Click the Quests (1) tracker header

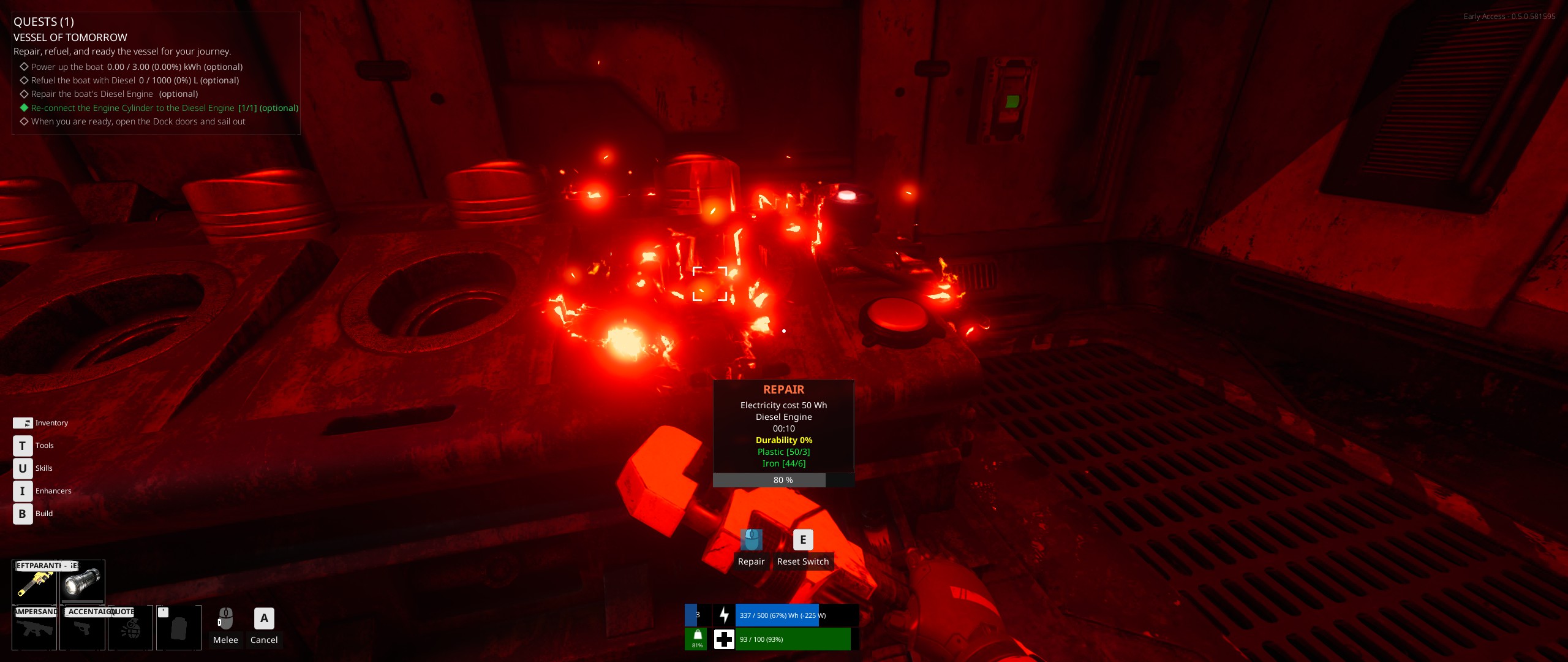pos(43,22)
